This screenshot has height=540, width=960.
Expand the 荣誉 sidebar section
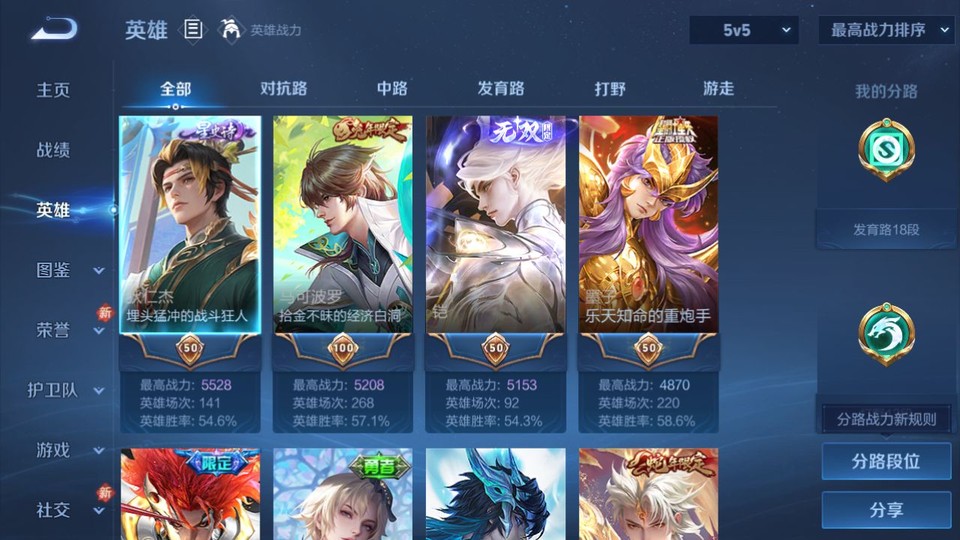tap(68, 330)
